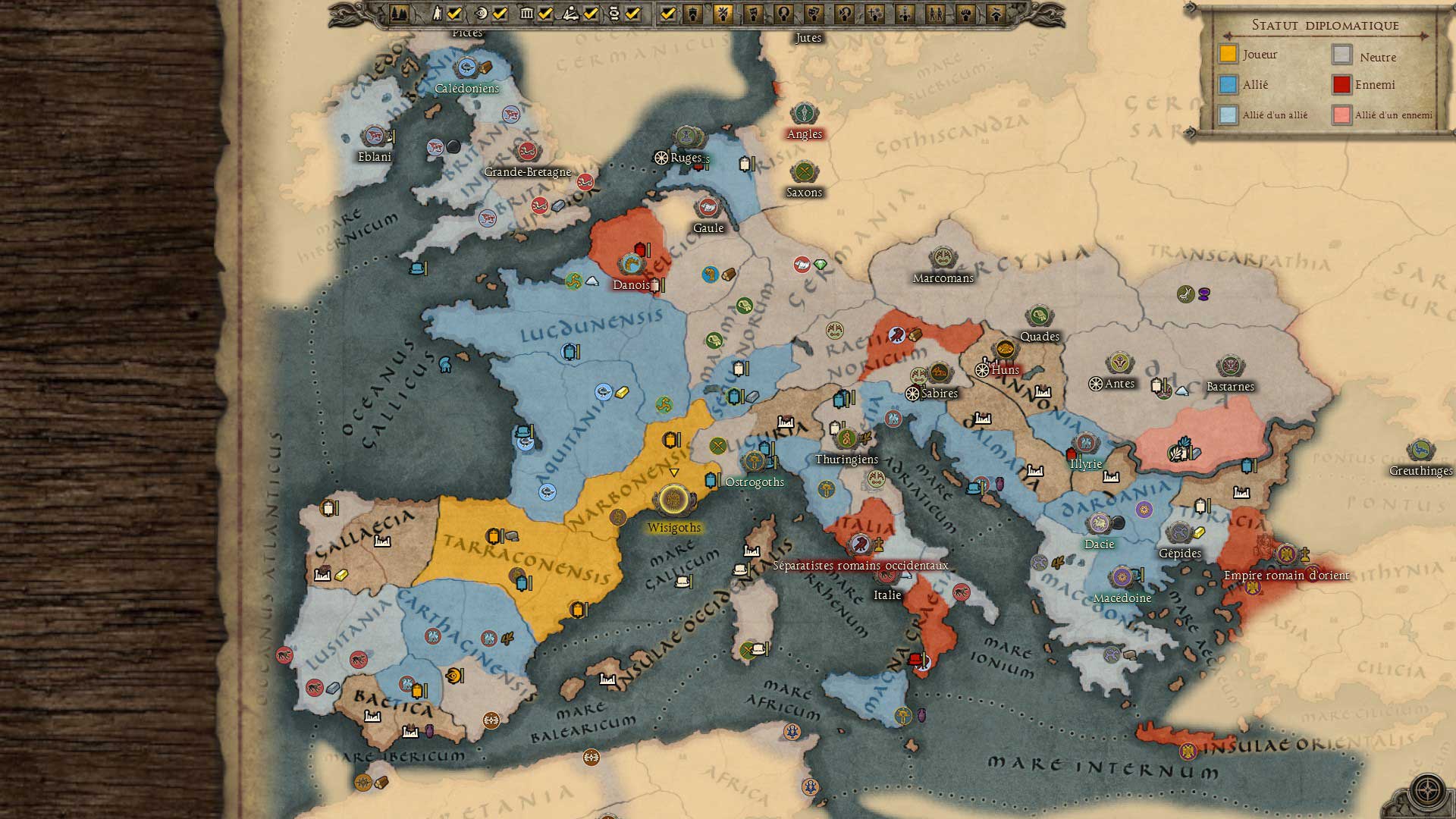Show the raised fist map filter

click(x=965, y=13)
